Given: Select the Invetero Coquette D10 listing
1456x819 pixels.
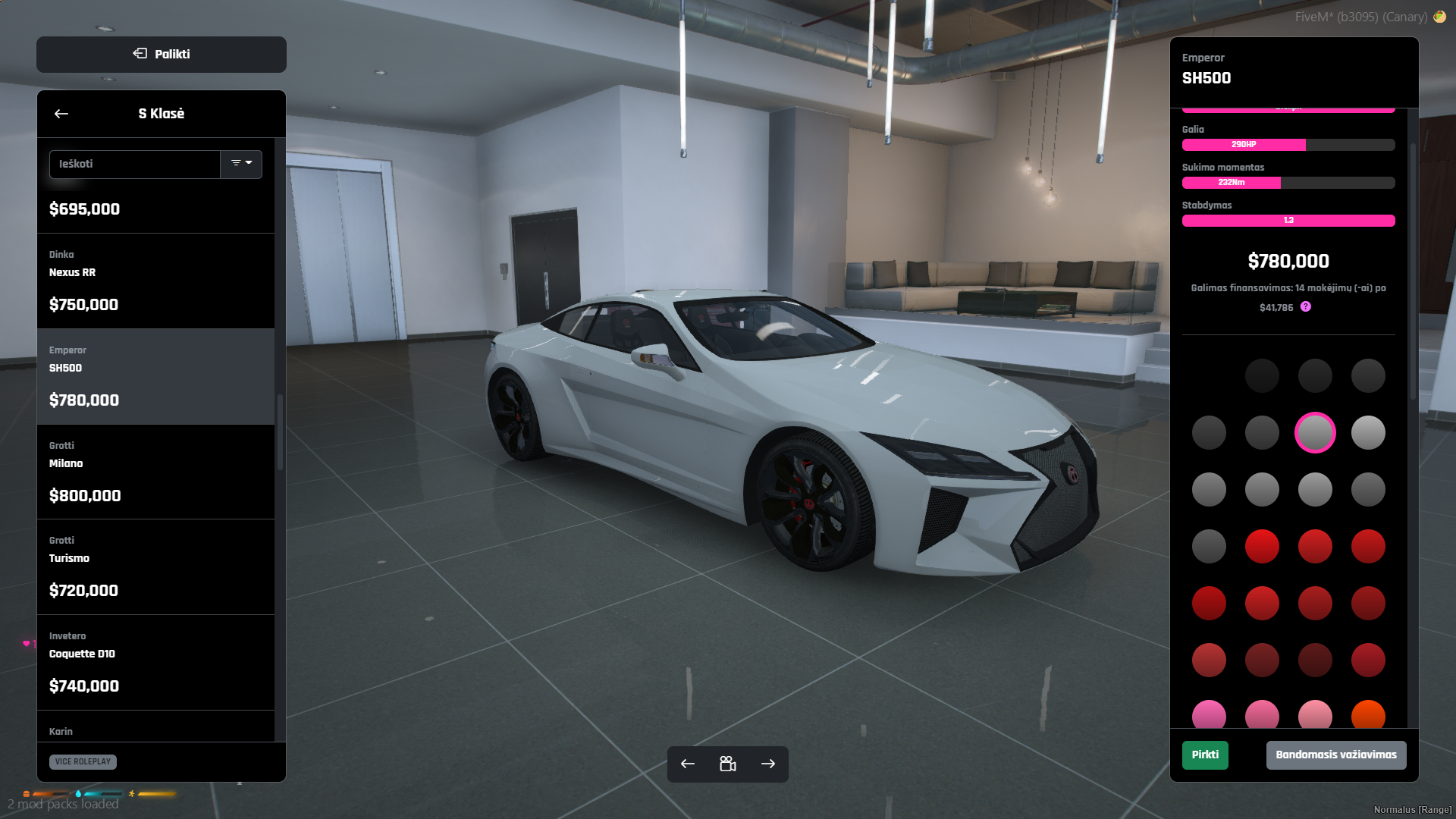Looking at the screenshot, I should pyautogui.click(x=155, y=662).
